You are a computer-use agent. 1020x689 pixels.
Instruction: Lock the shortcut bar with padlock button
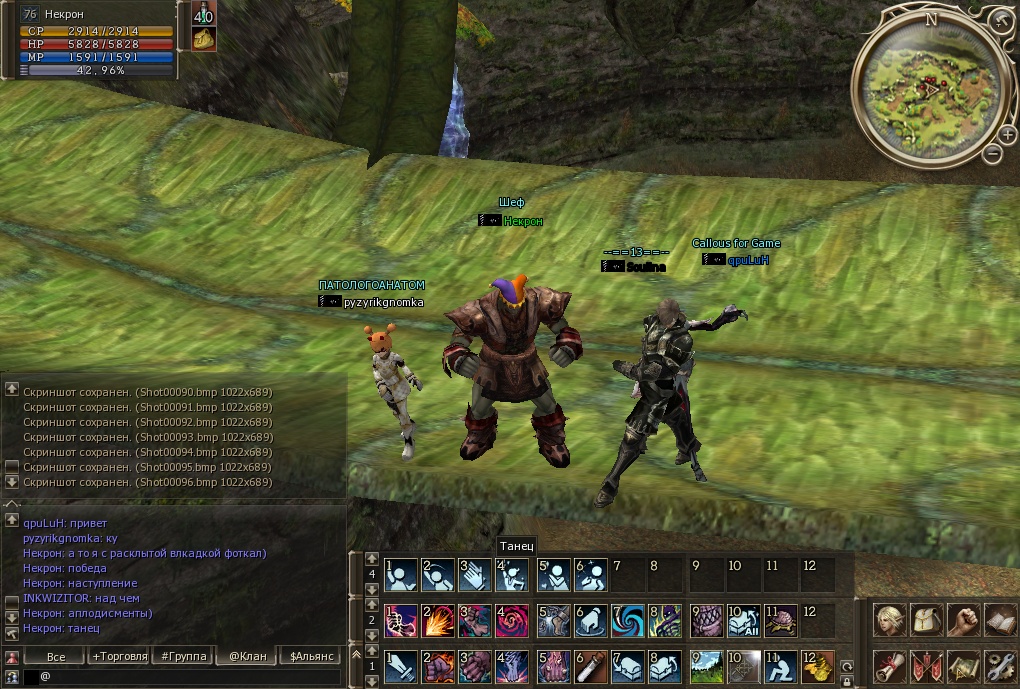pyautogui.click(x=846, y=682)
